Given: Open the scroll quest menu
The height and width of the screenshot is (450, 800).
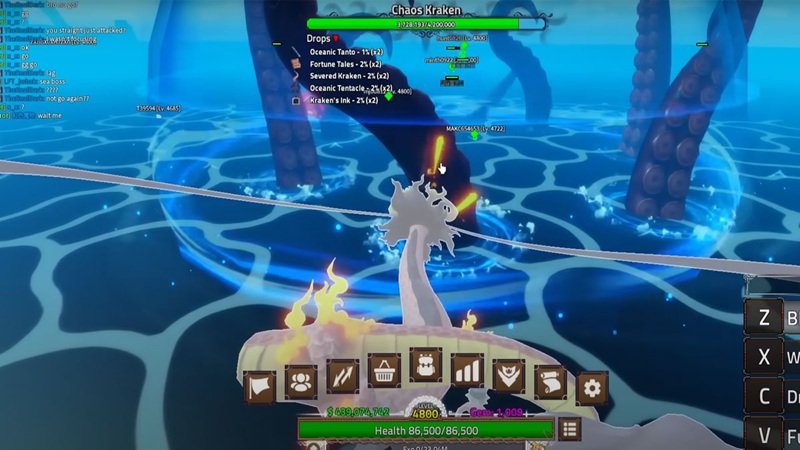Looking at the screenshot, I should (x=551, y=381).
